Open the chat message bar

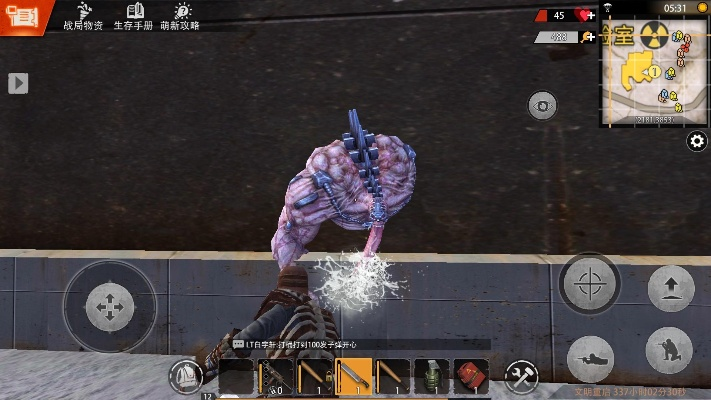click(x=360, y=344)
